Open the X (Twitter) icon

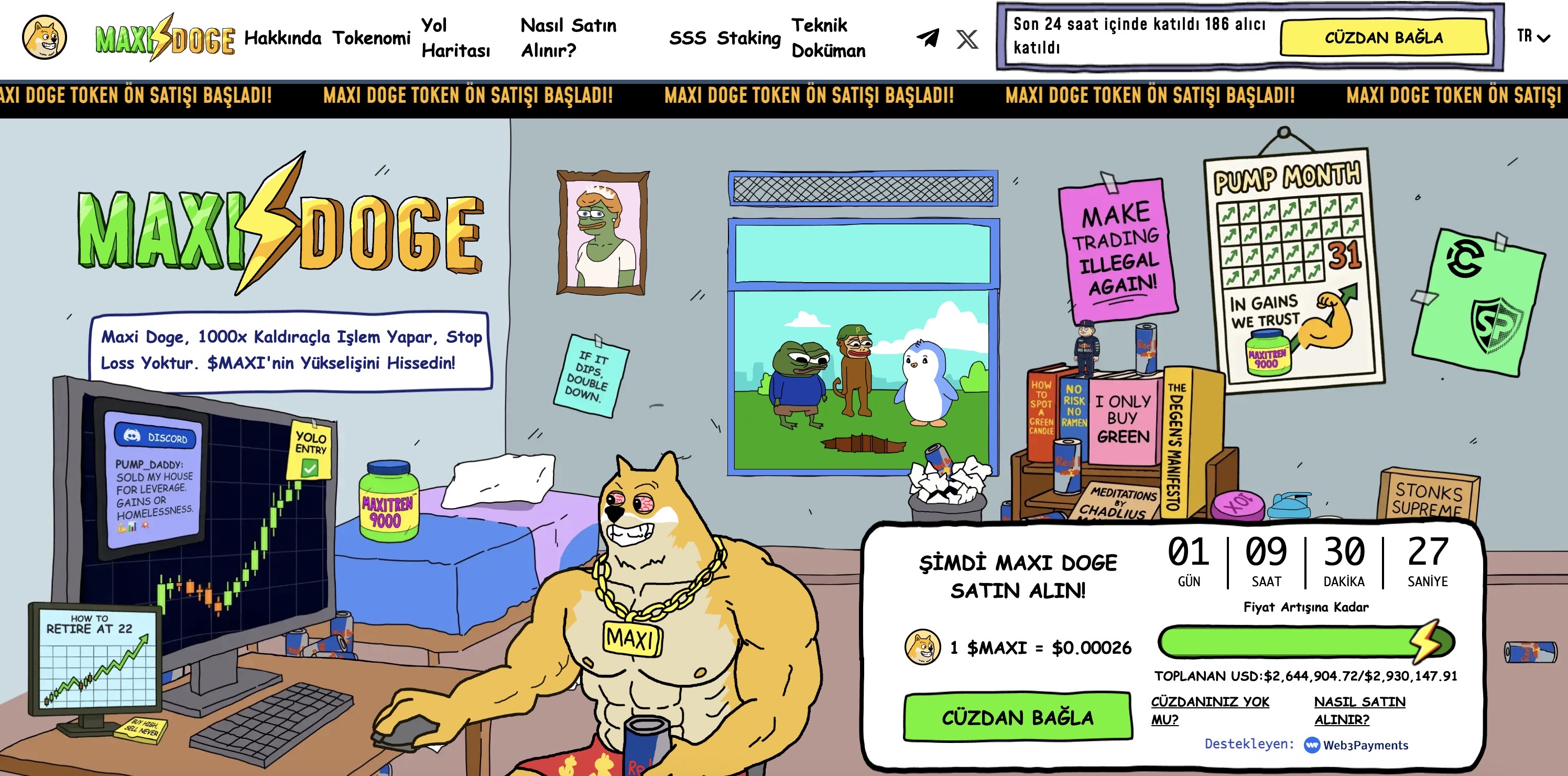click(966, 38)
